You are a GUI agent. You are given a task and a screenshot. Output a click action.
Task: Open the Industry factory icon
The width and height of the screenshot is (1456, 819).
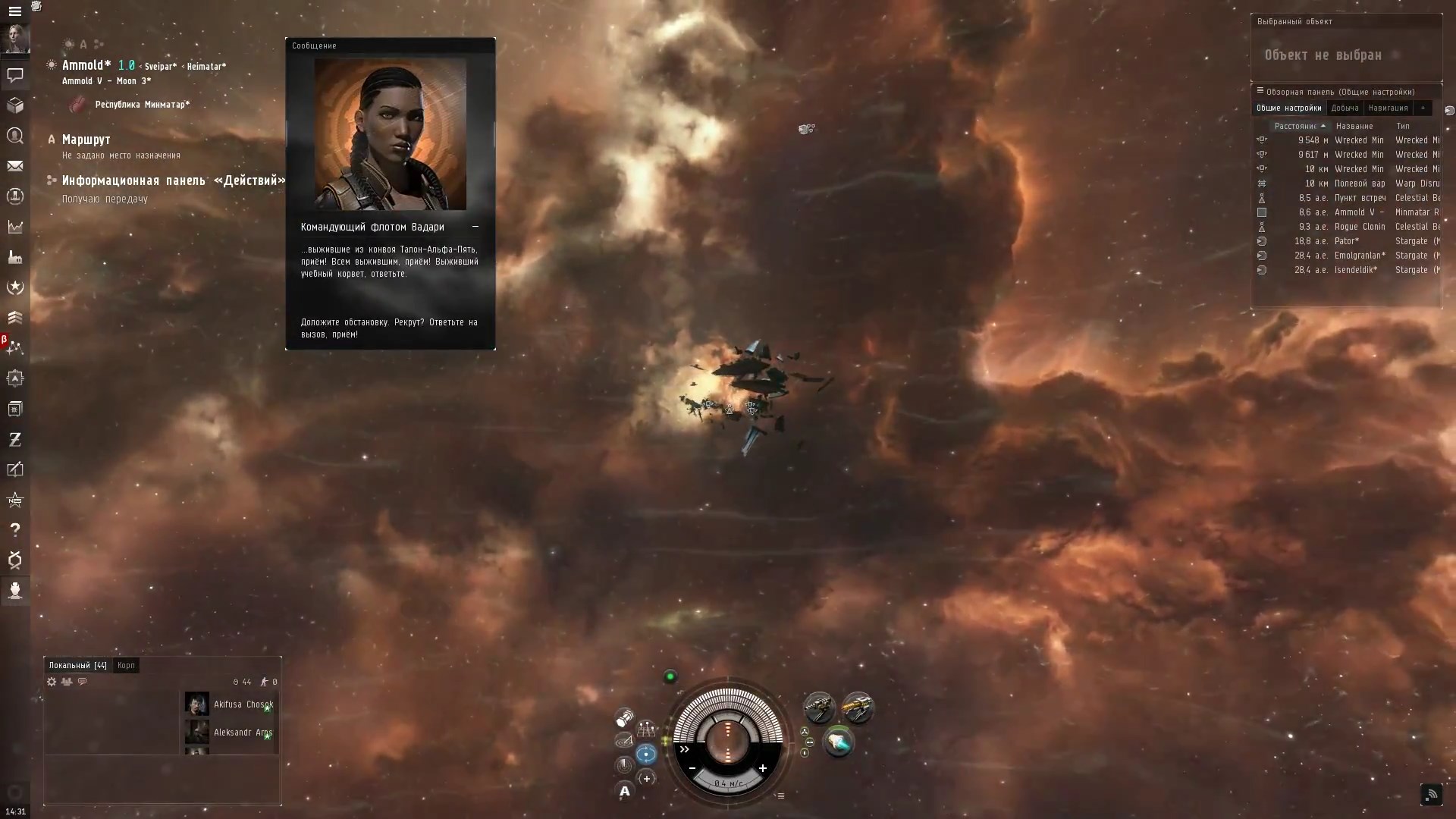click(15, 257)
